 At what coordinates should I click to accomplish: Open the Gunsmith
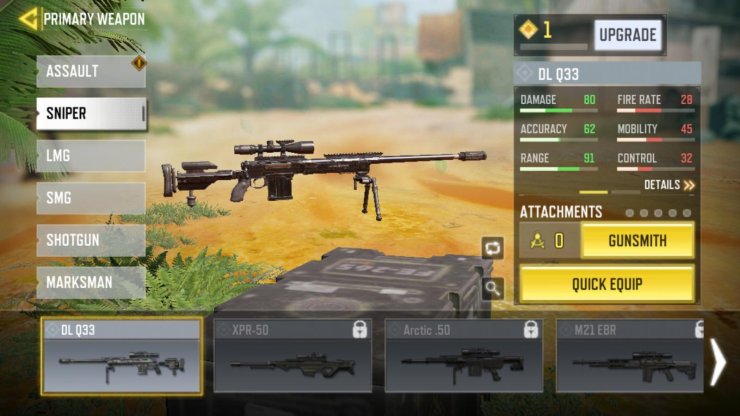tap(637, 240)
